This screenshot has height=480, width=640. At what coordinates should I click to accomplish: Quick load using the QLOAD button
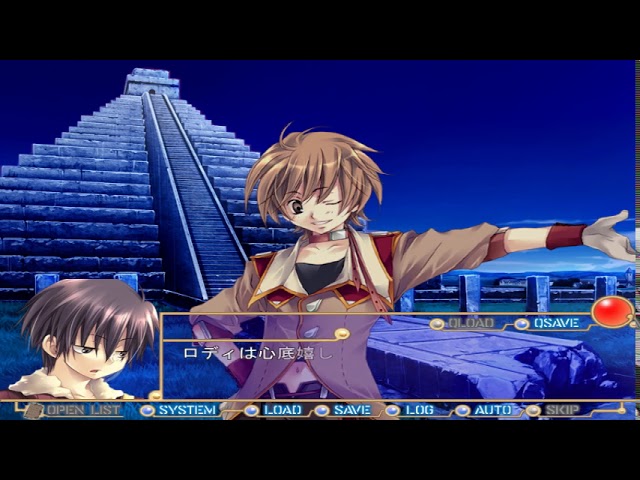pyautogui.click(x=470, y=324)
